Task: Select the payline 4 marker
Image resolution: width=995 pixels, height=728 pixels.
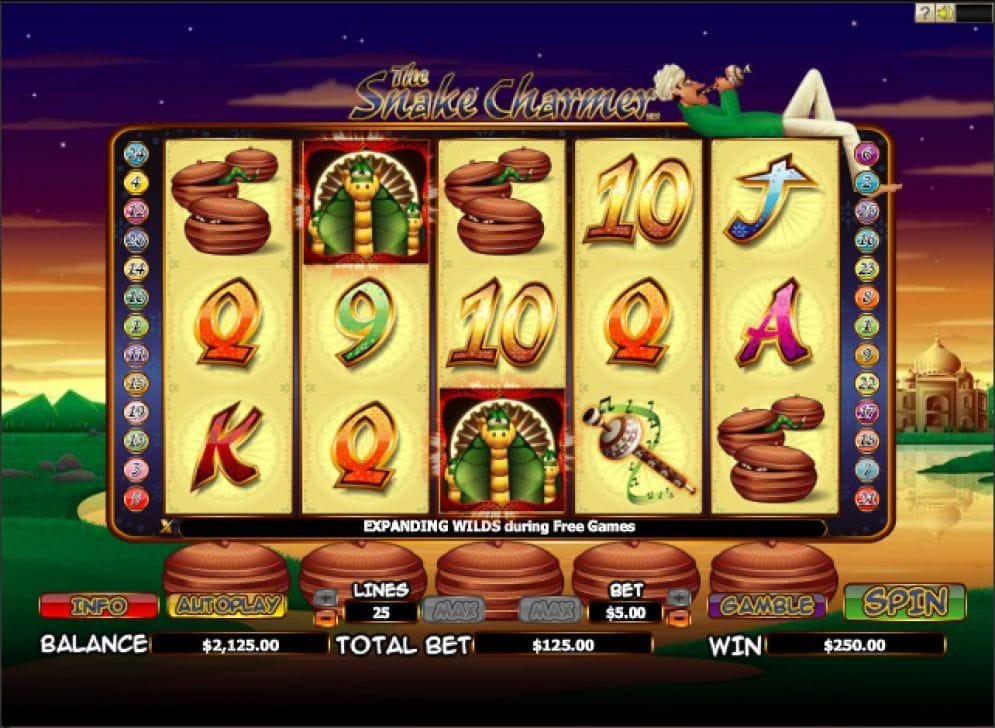Action: [x=136, y=183]
